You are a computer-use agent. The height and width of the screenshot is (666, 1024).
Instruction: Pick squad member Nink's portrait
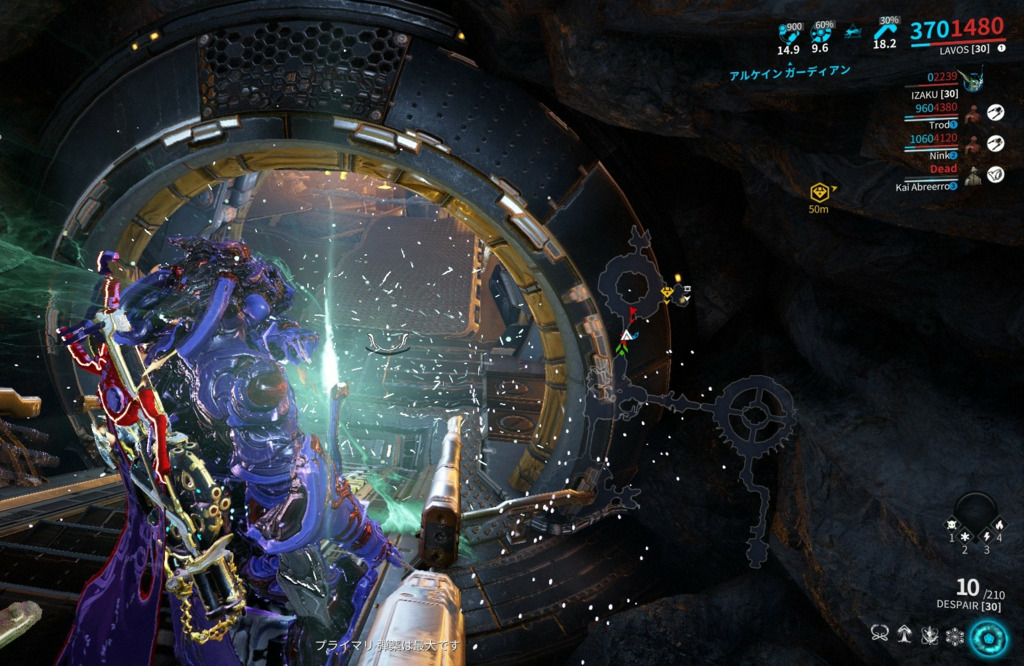(x=971, y=145)
